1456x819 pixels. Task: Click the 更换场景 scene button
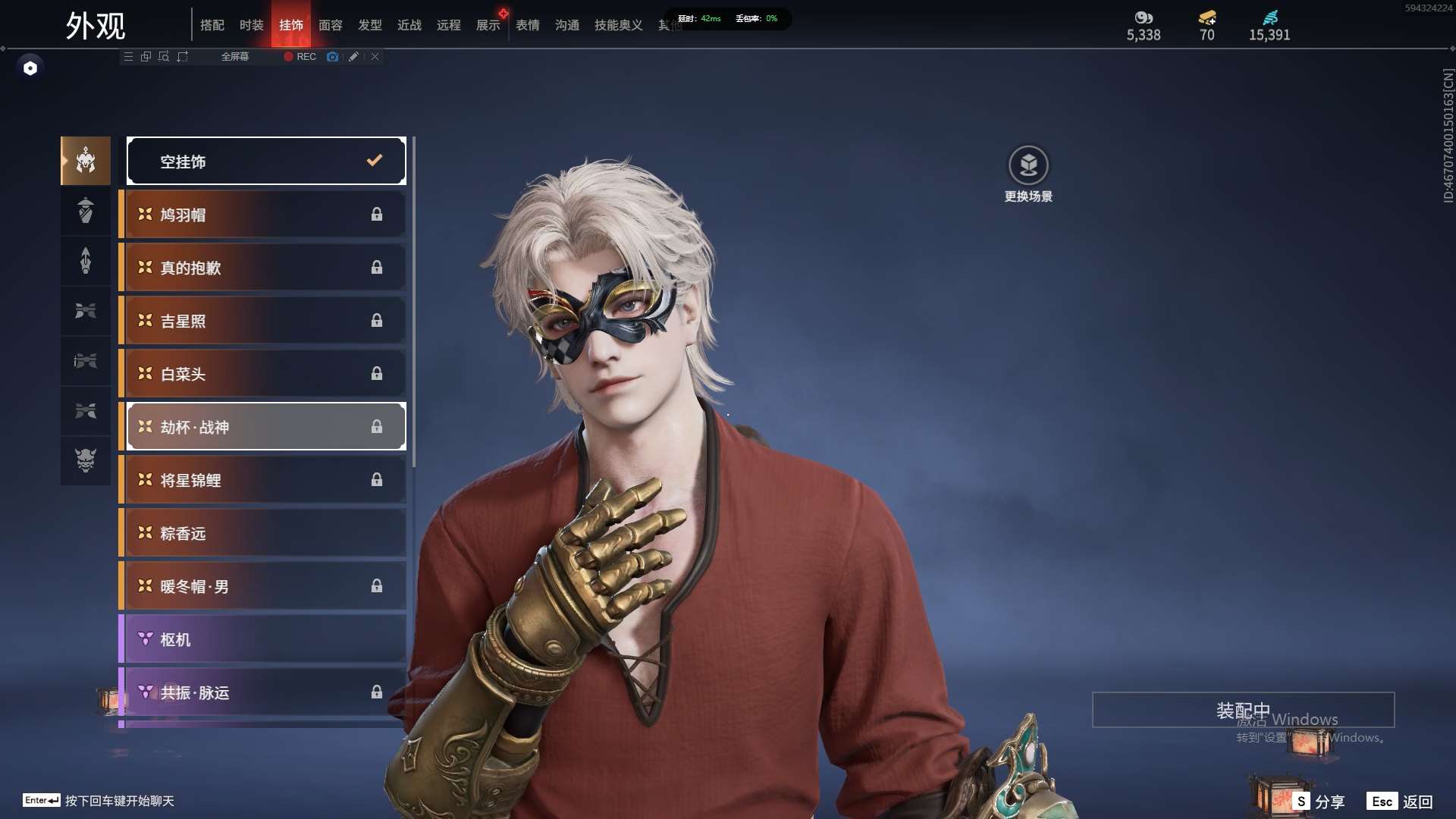pos(1028,174)
